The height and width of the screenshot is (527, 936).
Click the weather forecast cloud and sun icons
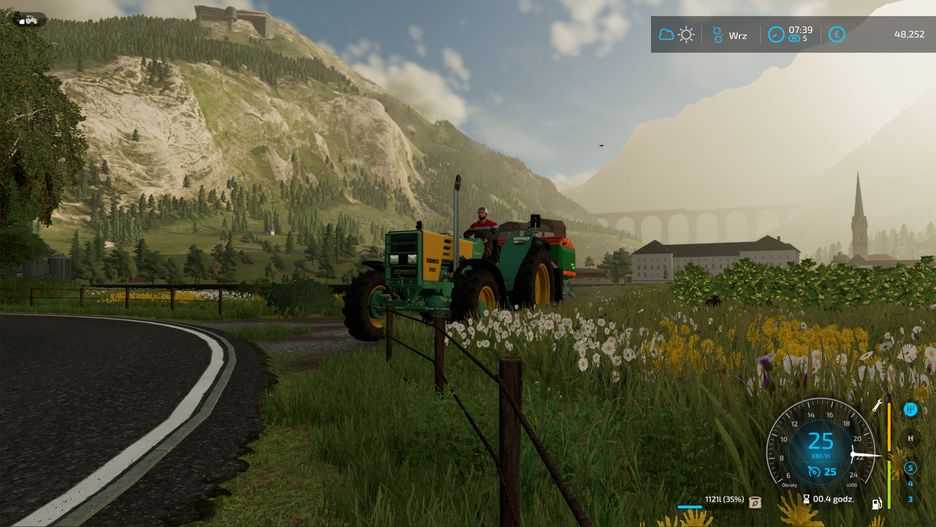point(676,35)
